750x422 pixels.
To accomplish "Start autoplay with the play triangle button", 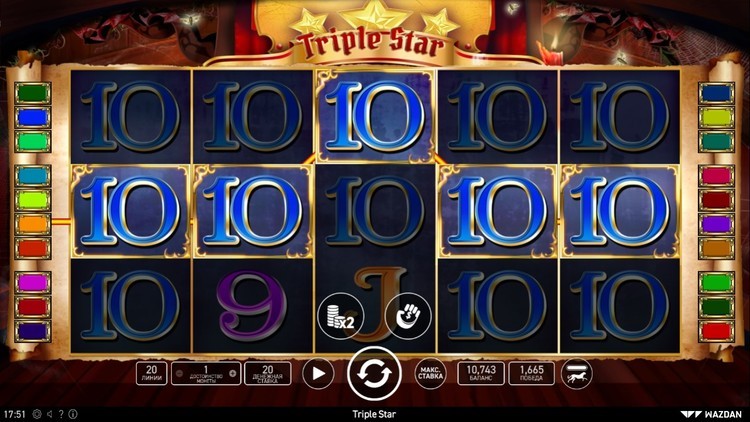I will pos(318,374).
